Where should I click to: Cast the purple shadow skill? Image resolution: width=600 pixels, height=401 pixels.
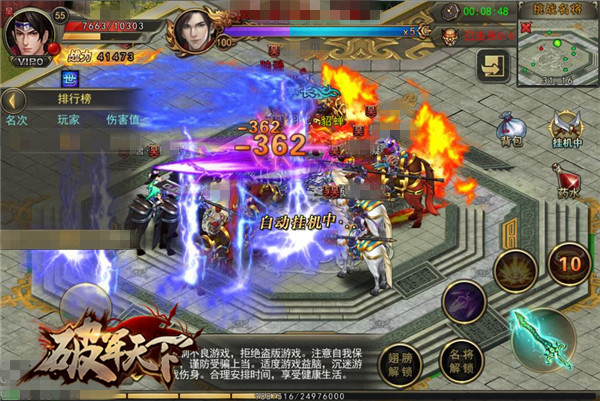coord(464,300)
